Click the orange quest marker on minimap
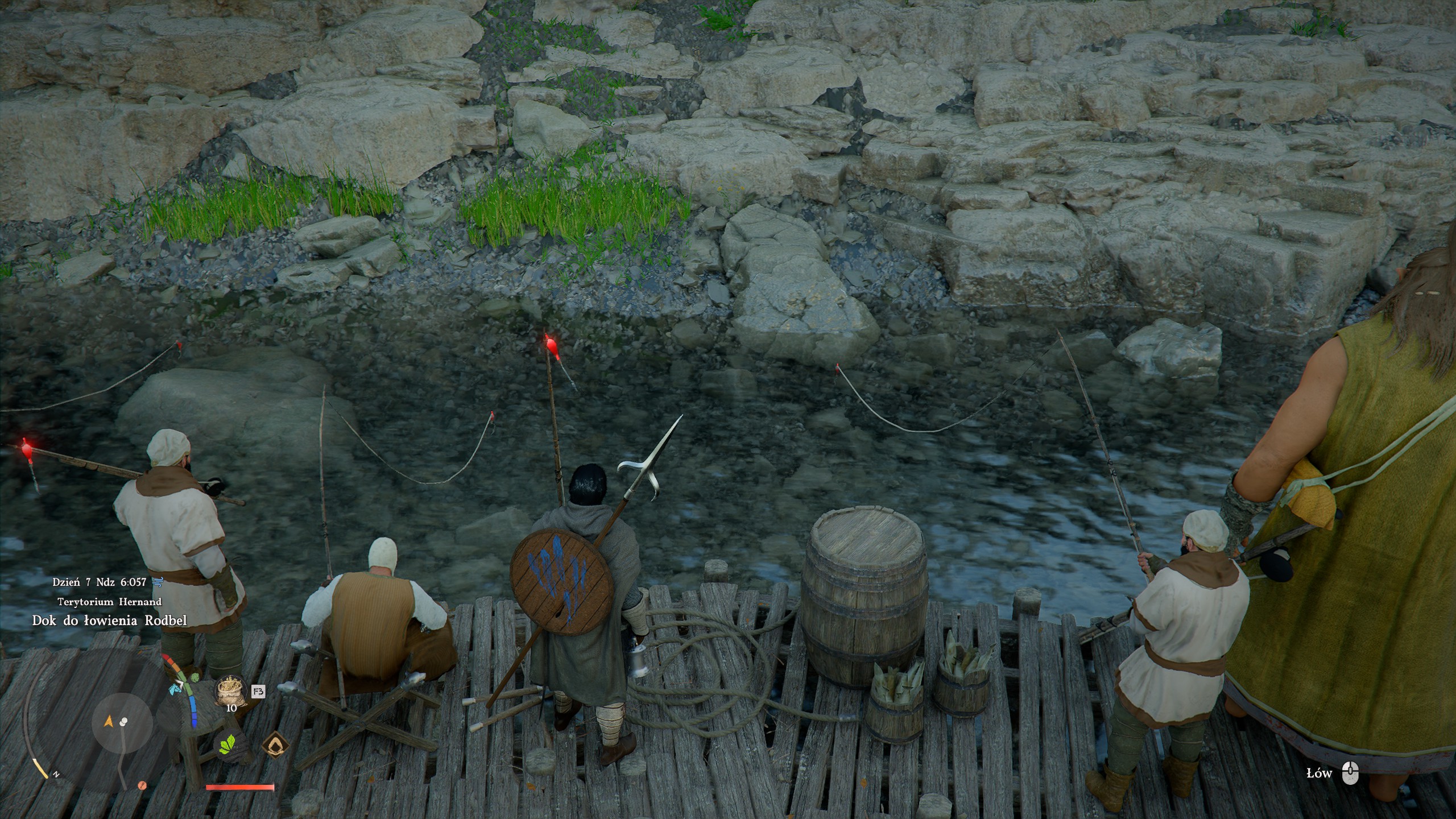The width and height of the screenshot is (1456, 819). pos(142,785)
